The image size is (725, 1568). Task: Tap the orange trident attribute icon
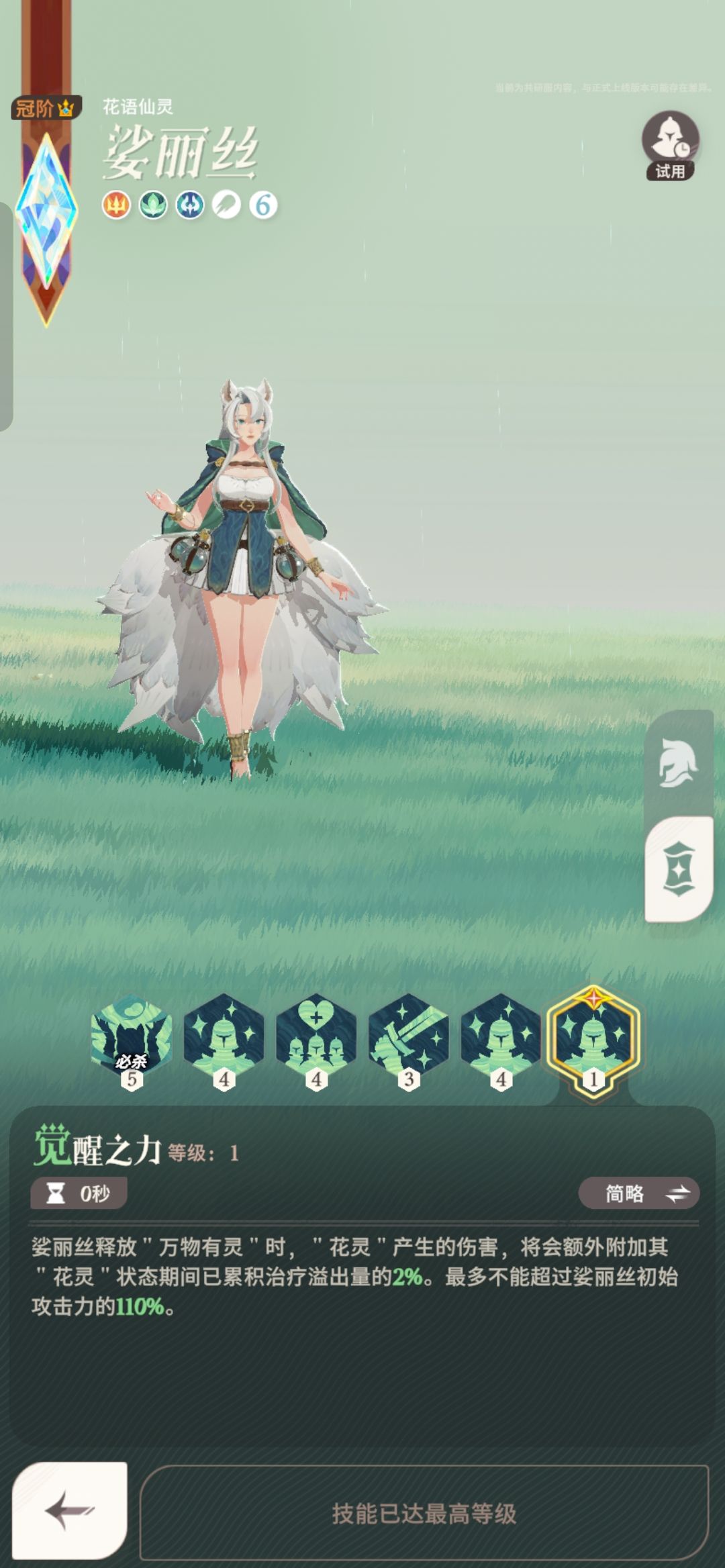(x=116, y=205)
